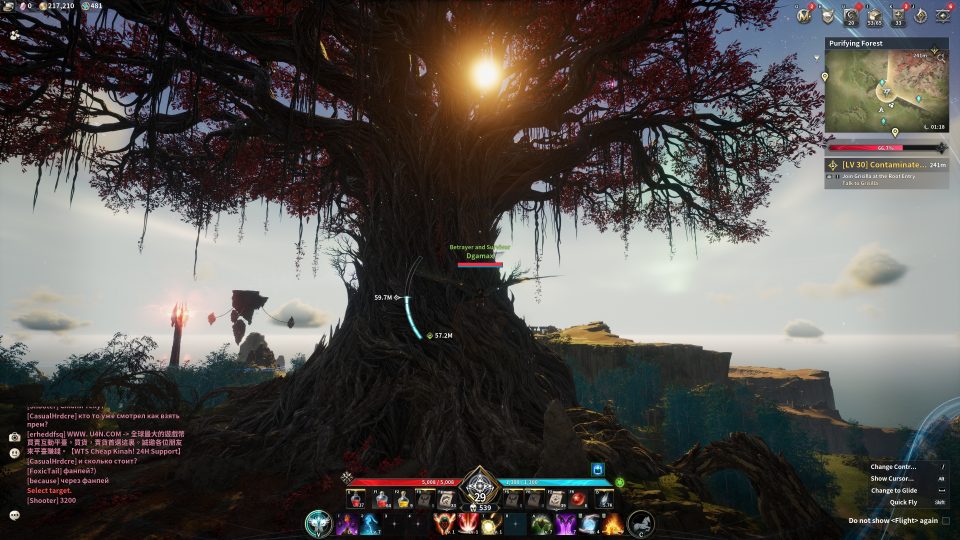Open the camera screenshot mode icon
Screen dimensions: 960x540
[x=15, y=437]
